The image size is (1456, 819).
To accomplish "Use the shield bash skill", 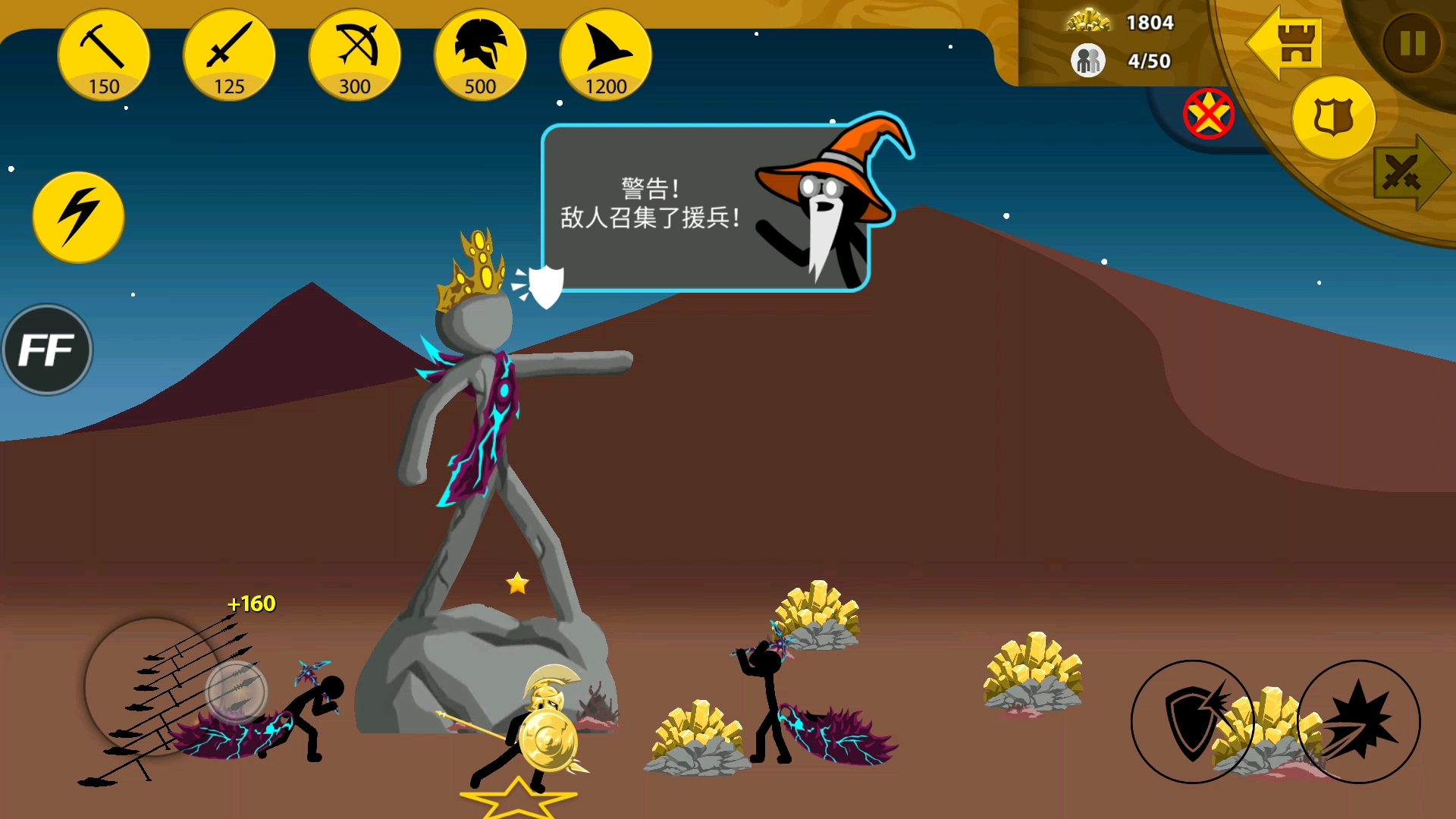I will click(x=1193, y=721).
